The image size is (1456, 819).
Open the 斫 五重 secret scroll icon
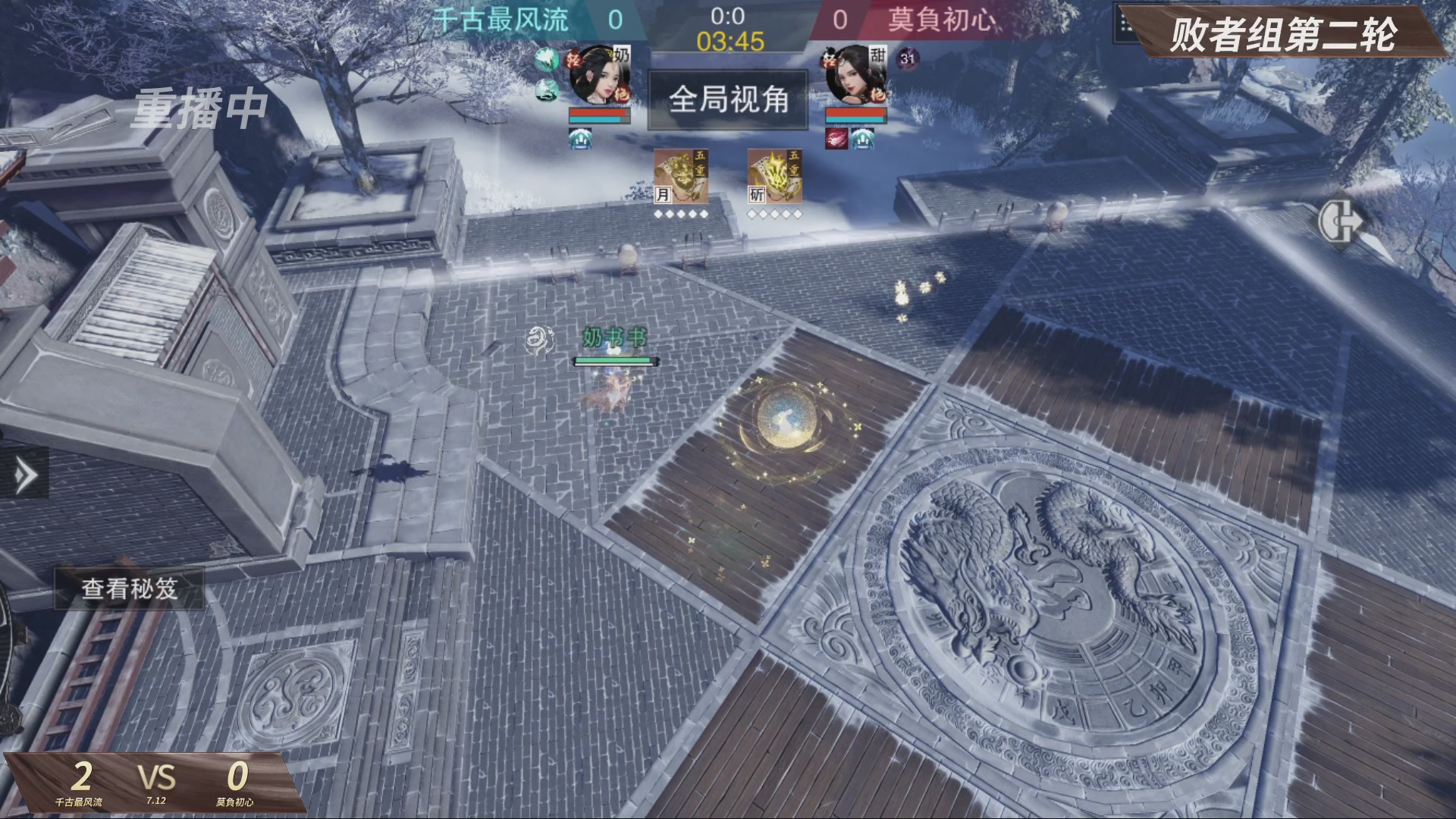tap(776, 176)
